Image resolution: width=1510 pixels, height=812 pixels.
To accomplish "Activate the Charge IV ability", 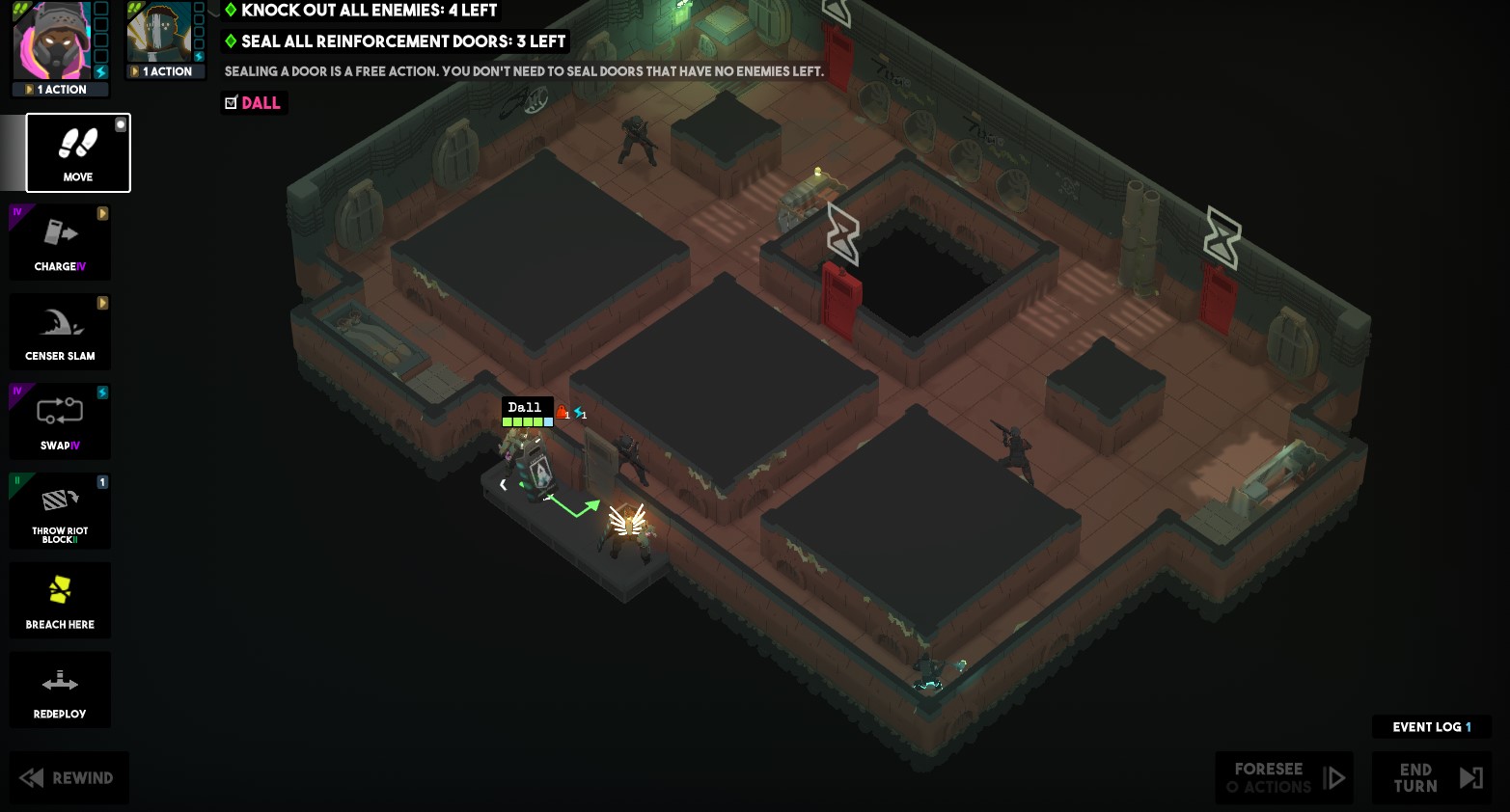I will tap(60, 241).
